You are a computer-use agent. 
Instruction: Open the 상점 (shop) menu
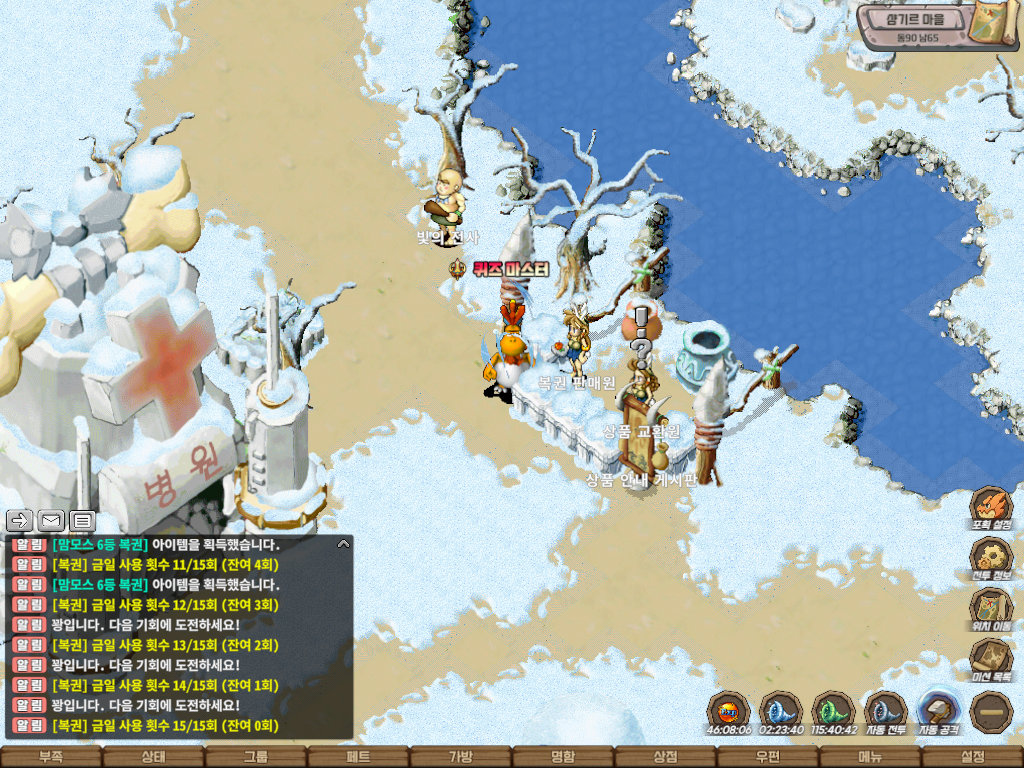(665, 757)
